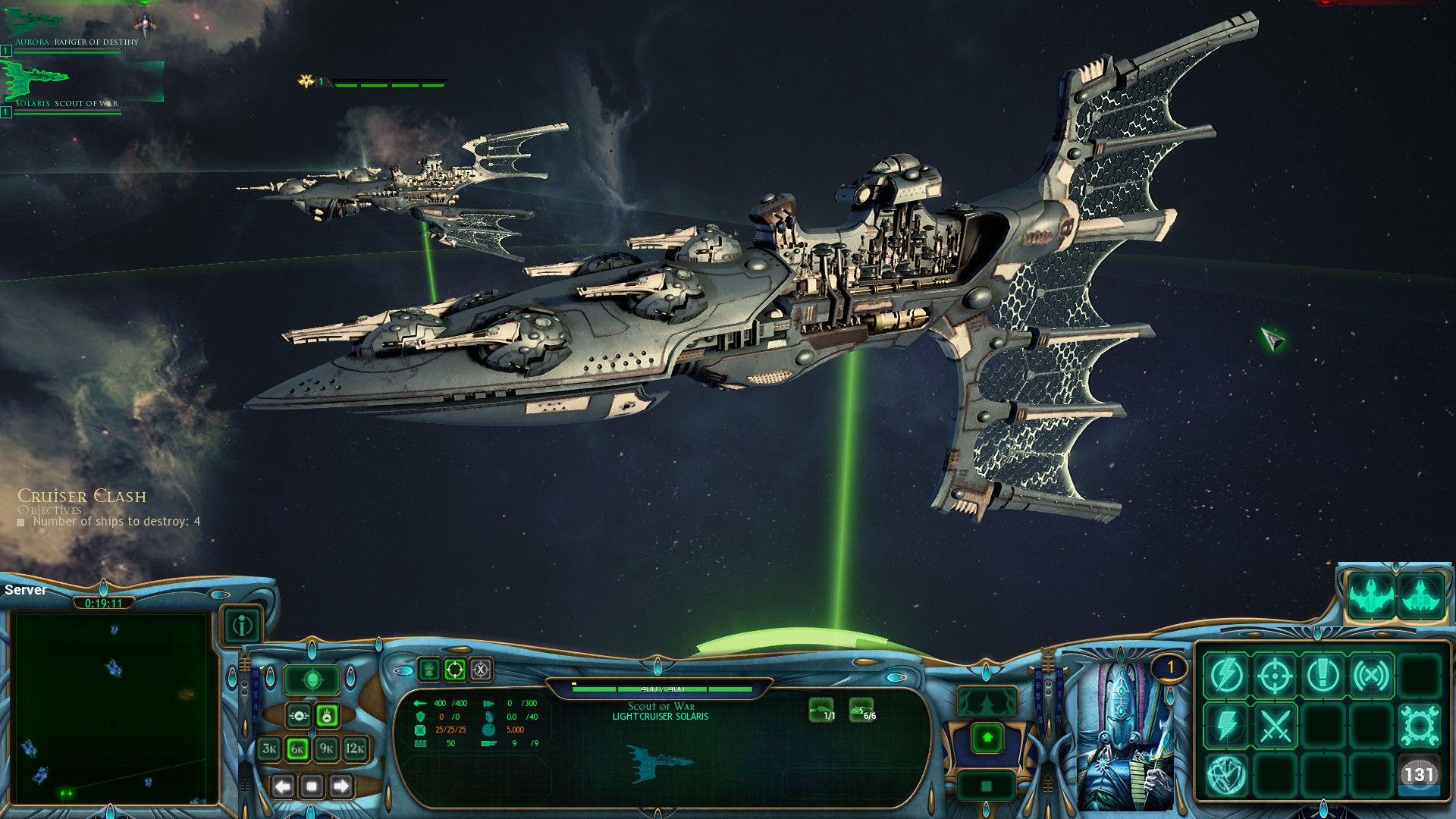This screenshot has height=819, width=1456.
Task: Click the tactical minimap
Action: [x=112, y=707]
